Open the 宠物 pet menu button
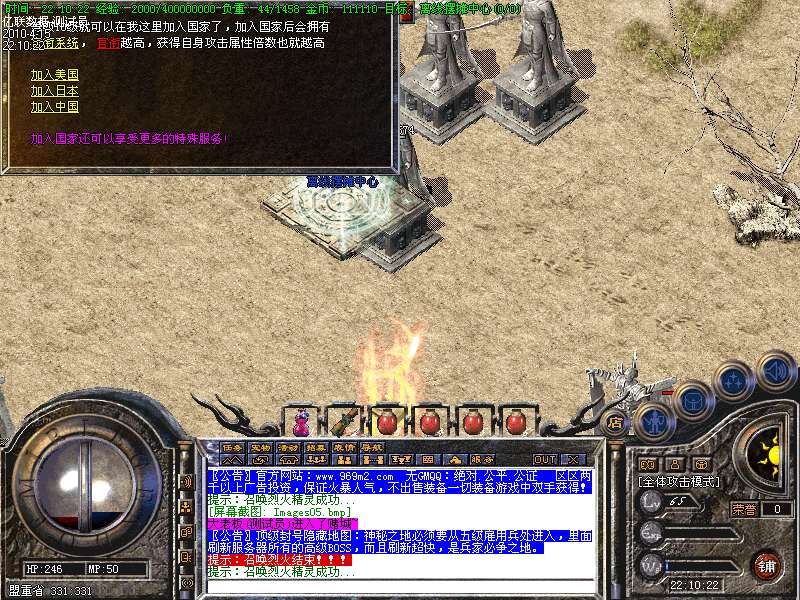Image resolution: width=800 pixels, height=600 pixels. click(x=260, y=448)
